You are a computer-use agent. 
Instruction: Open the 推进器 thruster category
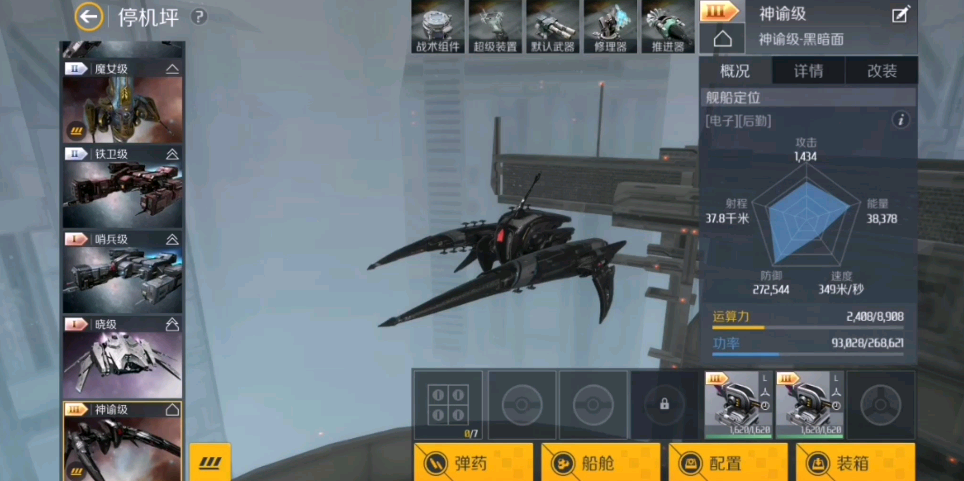coord(667,26)
